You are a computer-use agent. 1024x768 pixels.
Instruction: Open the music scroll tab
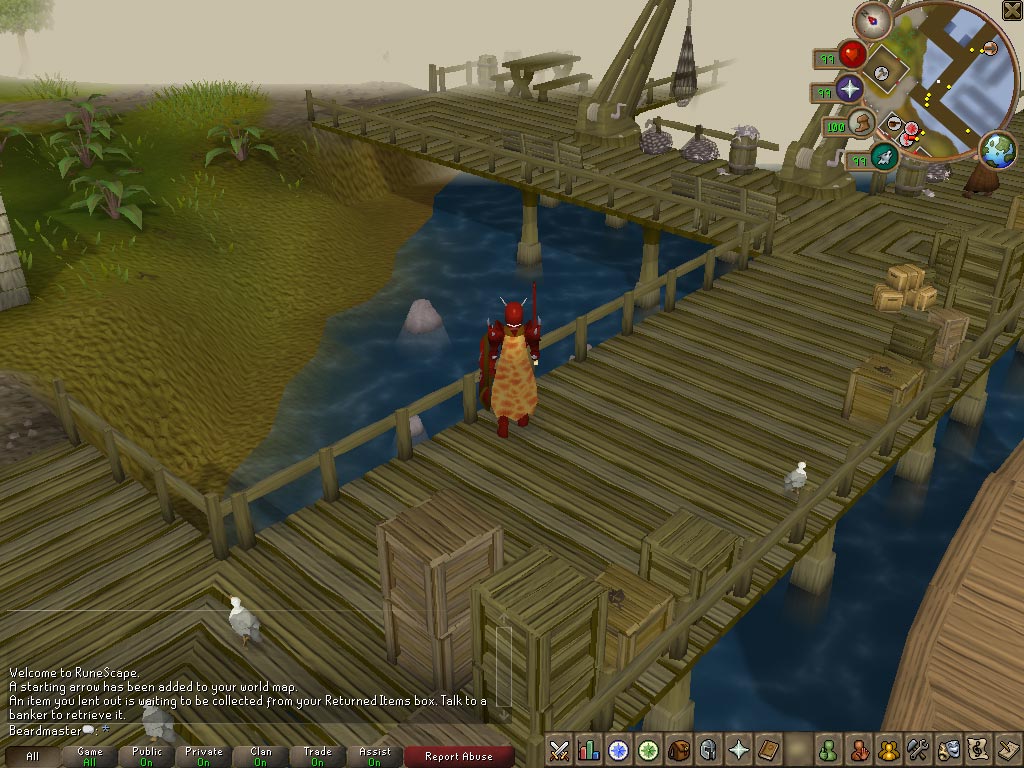[978, 749]
